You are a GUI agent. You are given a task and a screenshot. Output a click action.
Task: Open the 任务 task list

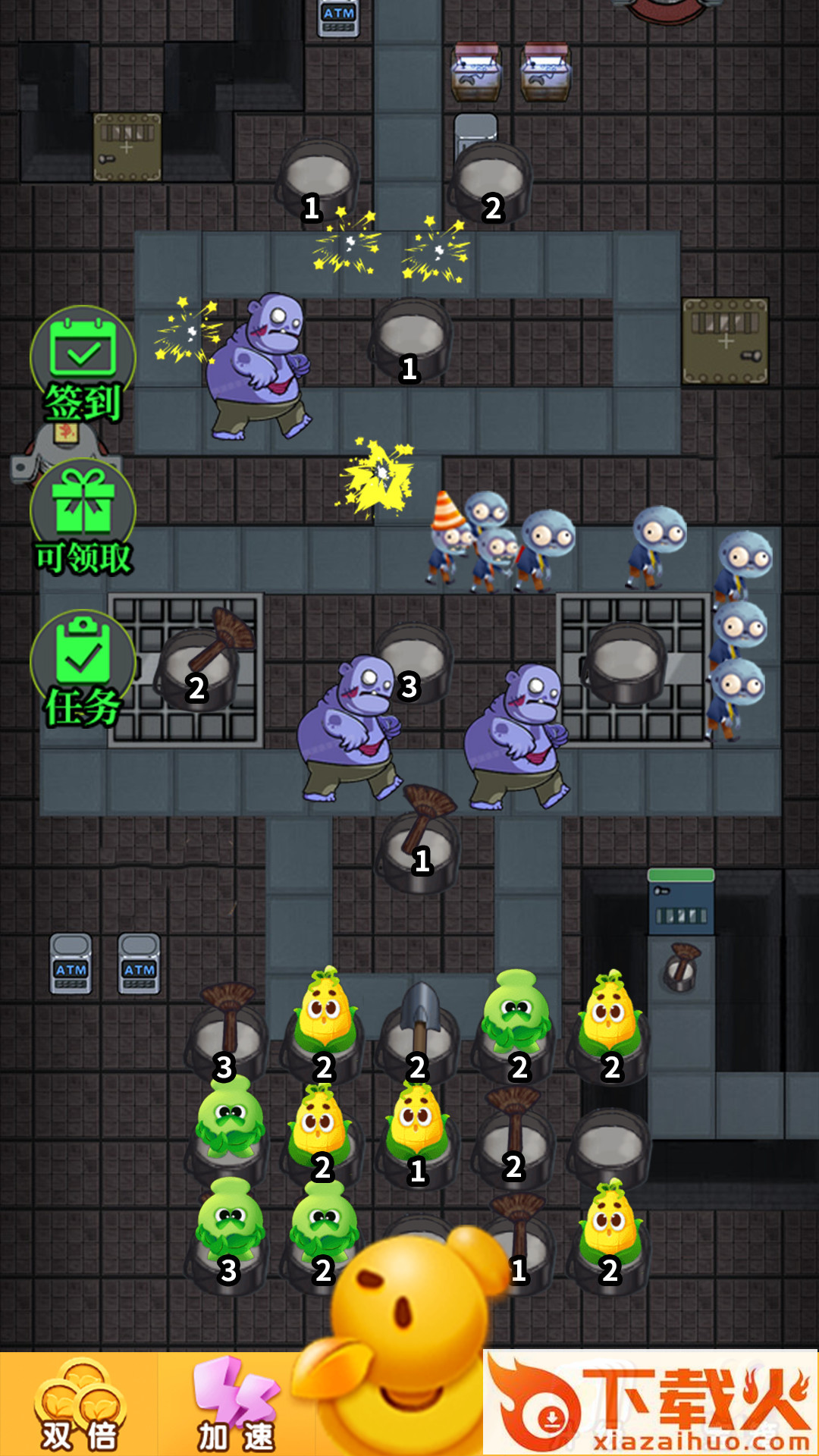click(83, 669)
